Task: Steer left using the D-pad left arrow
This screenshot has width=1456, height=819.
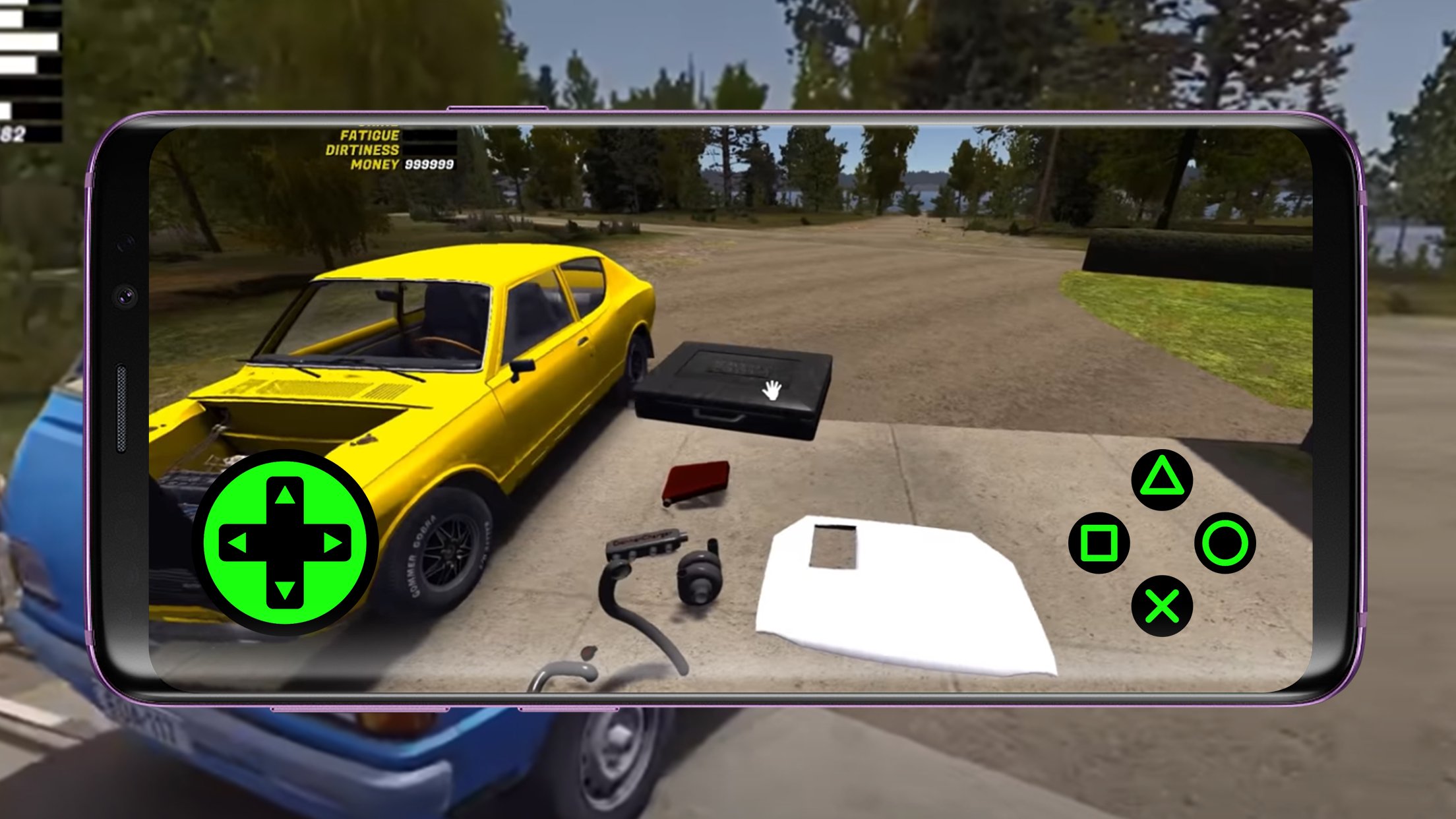Action: click(x=237, y=543)
